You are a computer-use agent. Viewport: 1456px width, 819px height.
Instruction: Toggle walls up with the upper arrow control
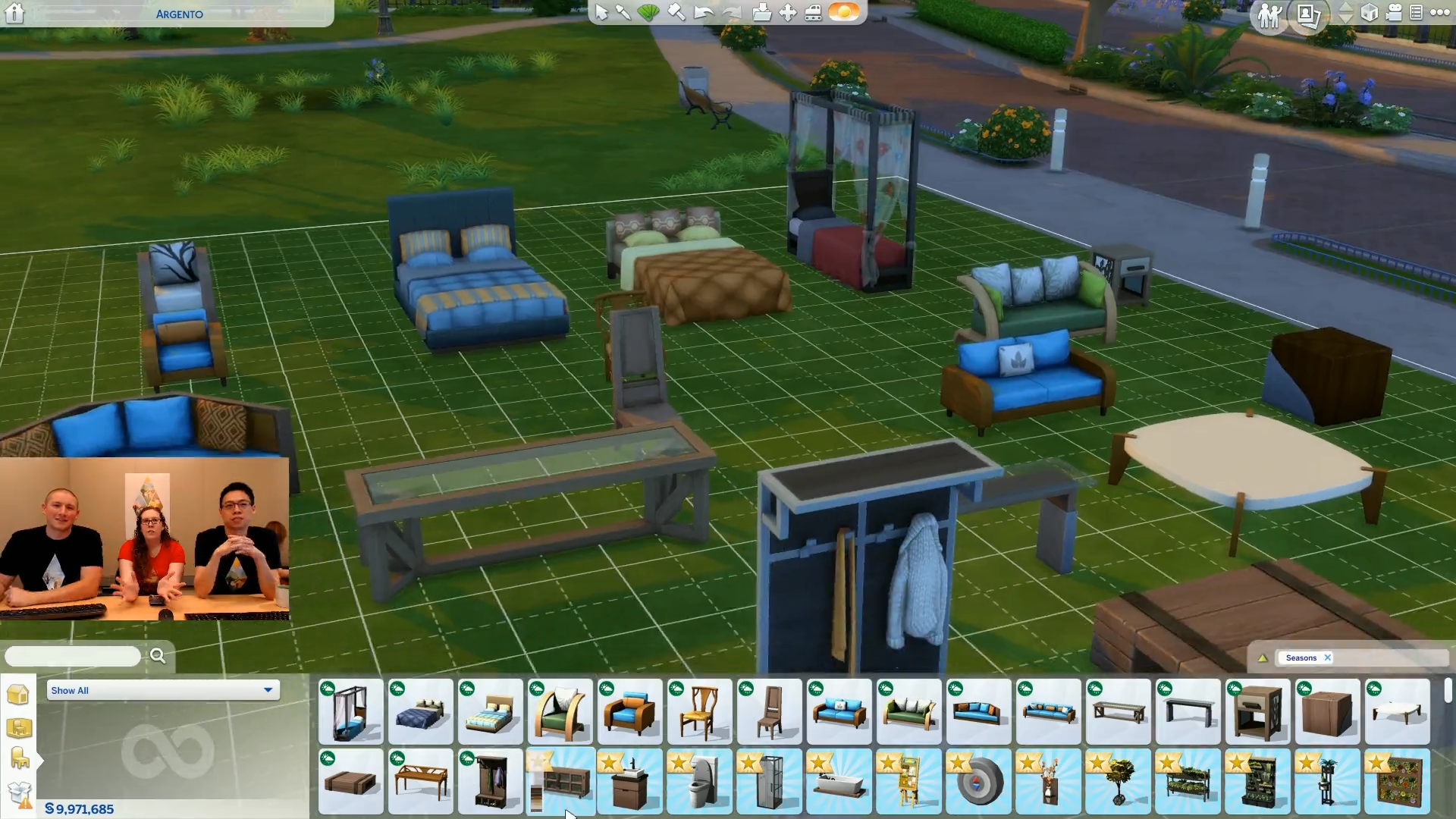(x=1345, y=8)
